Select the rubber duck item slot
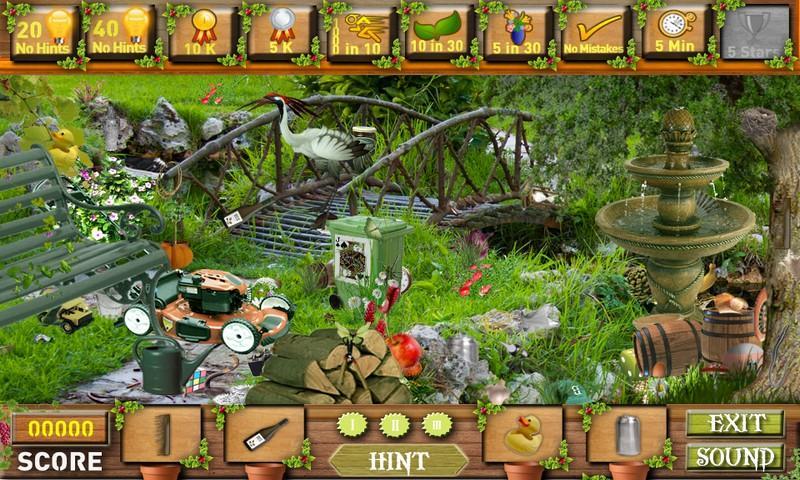Screen dimensions: 800x480 [x=523, y=434]
